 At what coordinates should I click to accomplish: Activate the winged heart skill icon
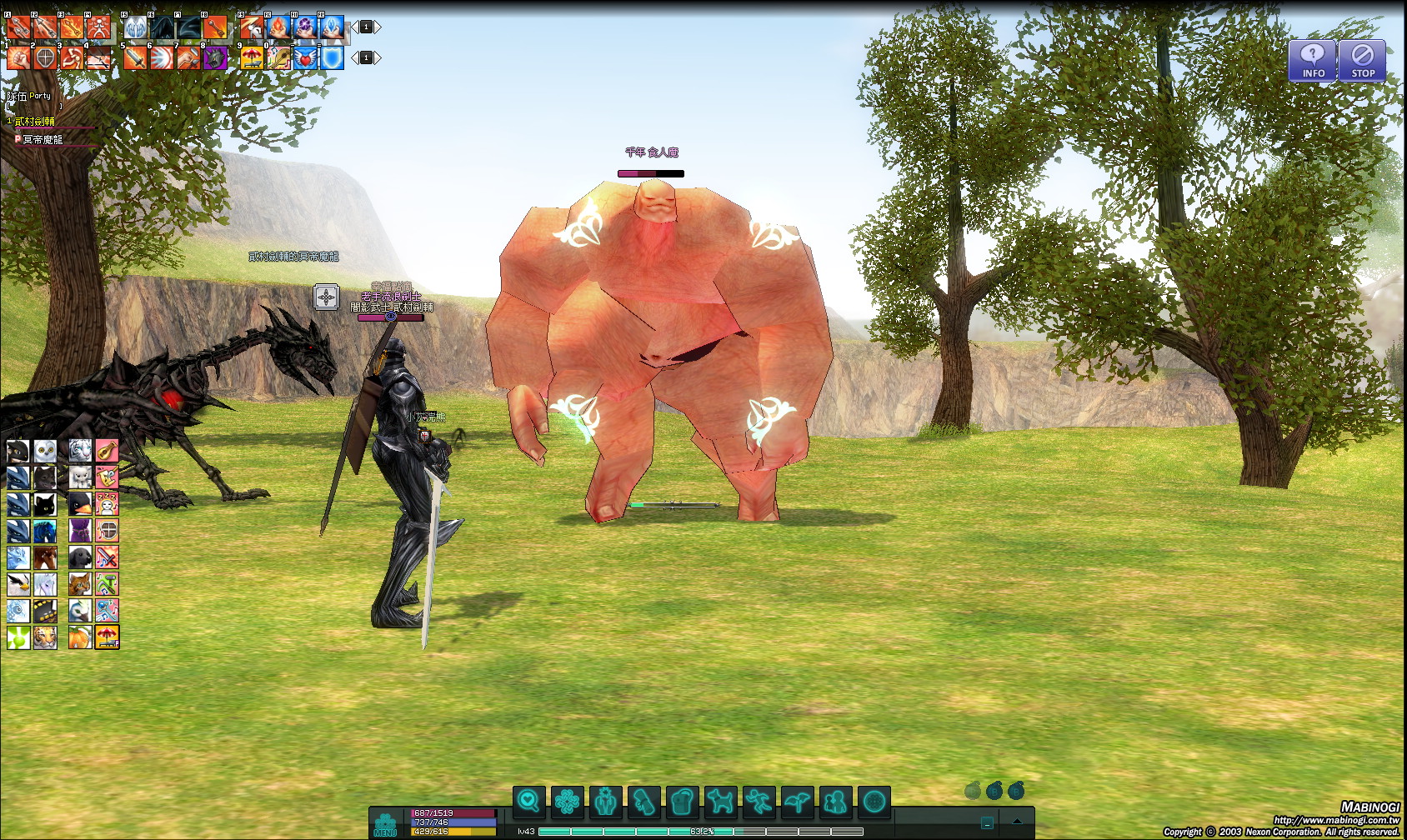tap(305, 57)
